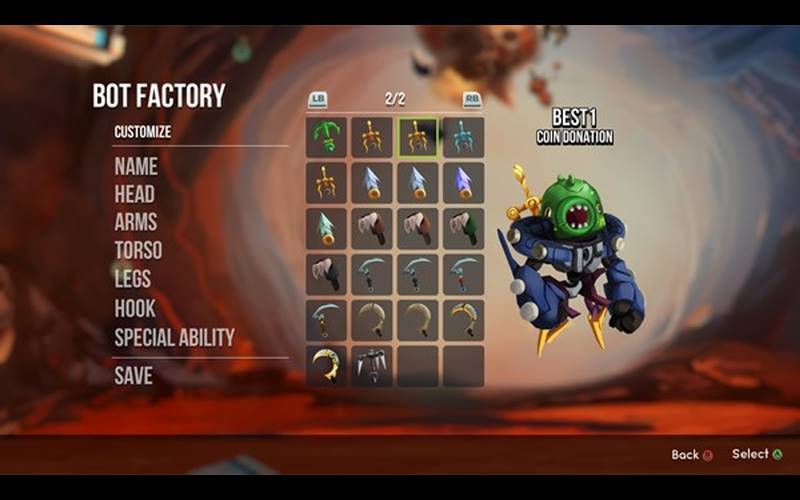Select the Head category

(135, 194)
